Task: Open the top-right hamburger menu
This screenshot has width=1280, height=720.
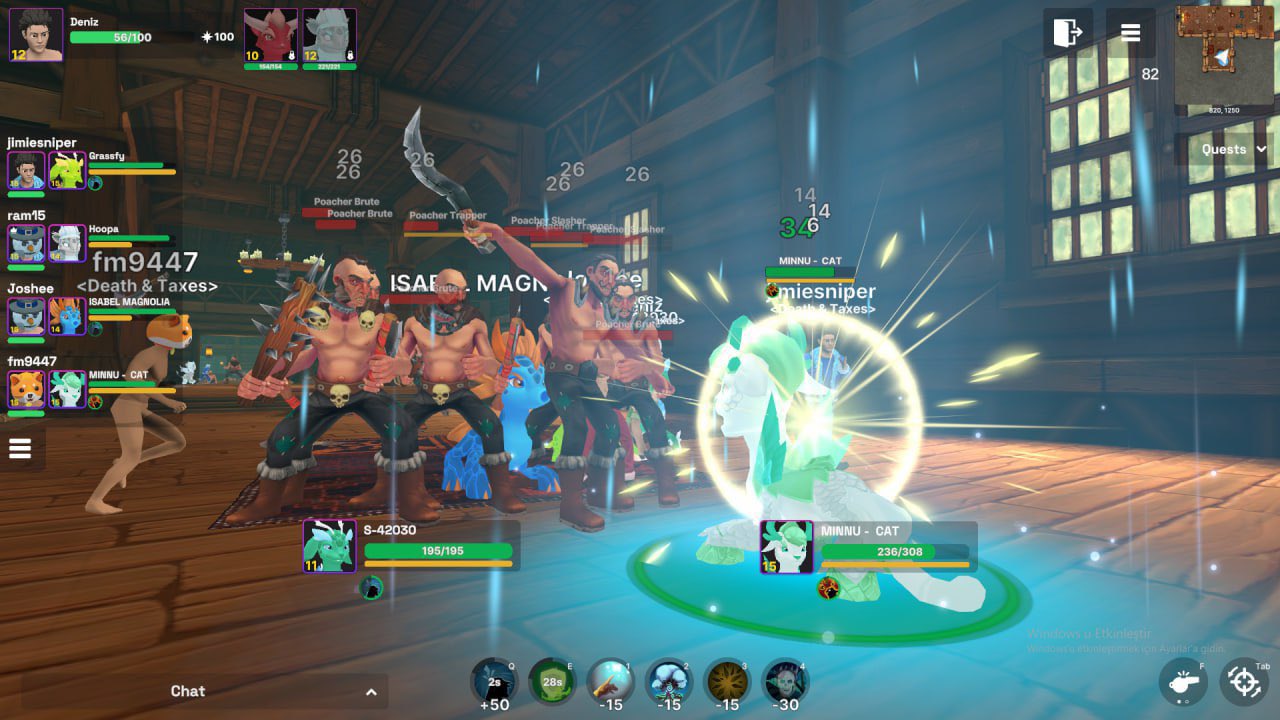Action: pyautogui.click(x=1130, y=33)
